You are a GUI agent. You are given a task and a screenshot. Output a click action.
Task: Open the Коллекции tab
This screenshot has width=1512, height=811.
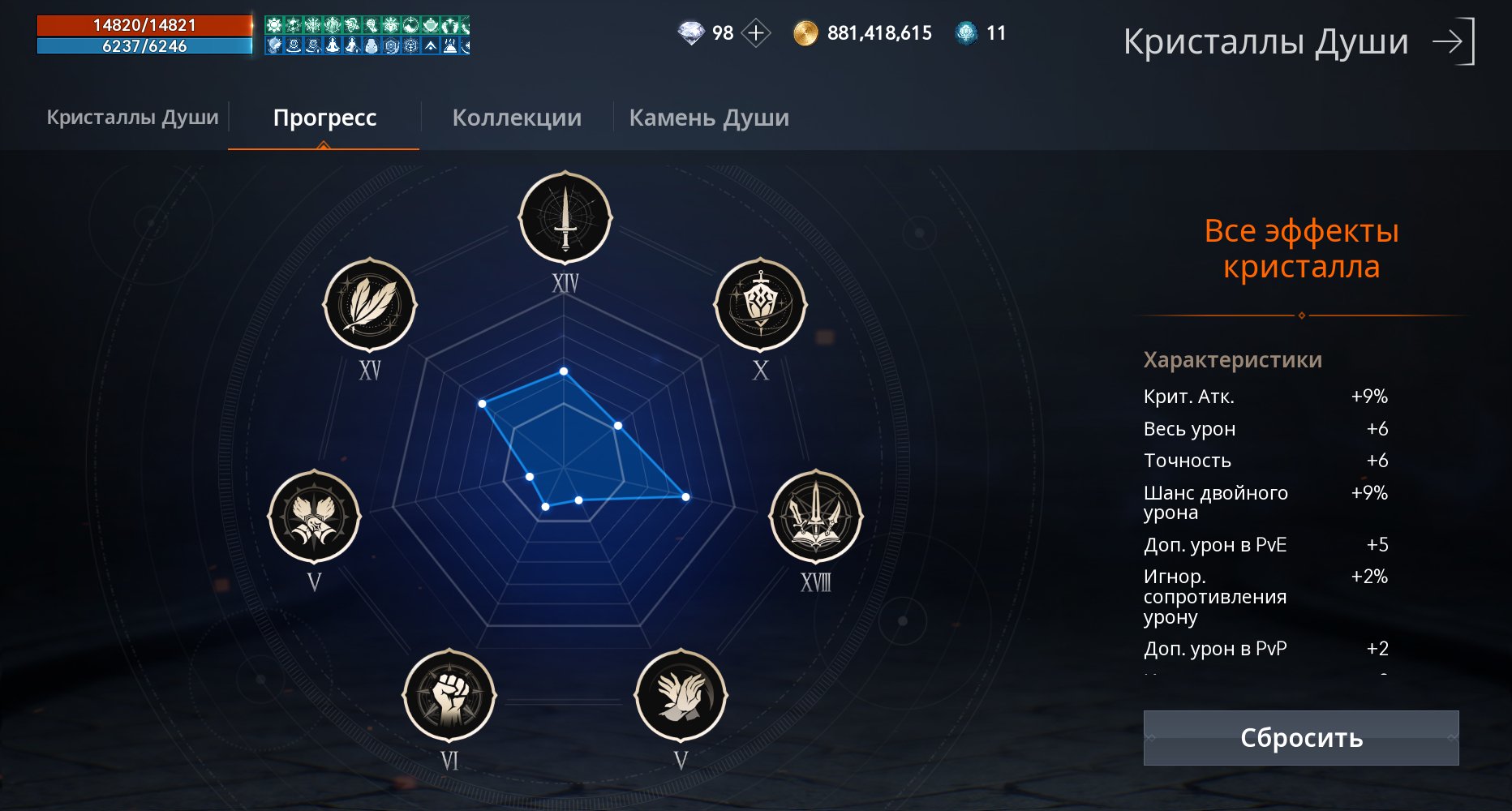[517, 118]
